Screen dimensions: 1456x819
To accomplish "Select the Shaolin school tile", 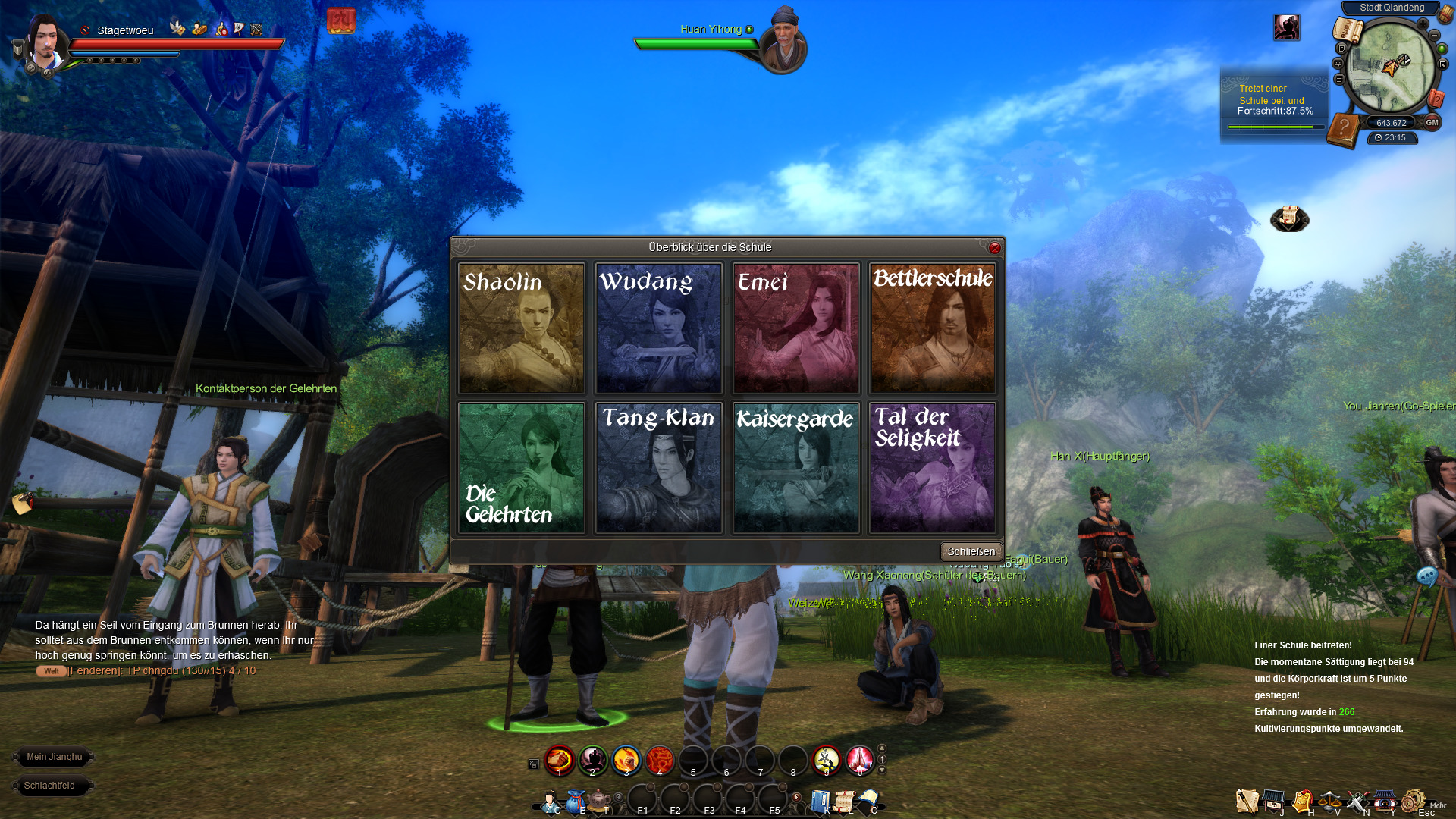I will (522, 328).
